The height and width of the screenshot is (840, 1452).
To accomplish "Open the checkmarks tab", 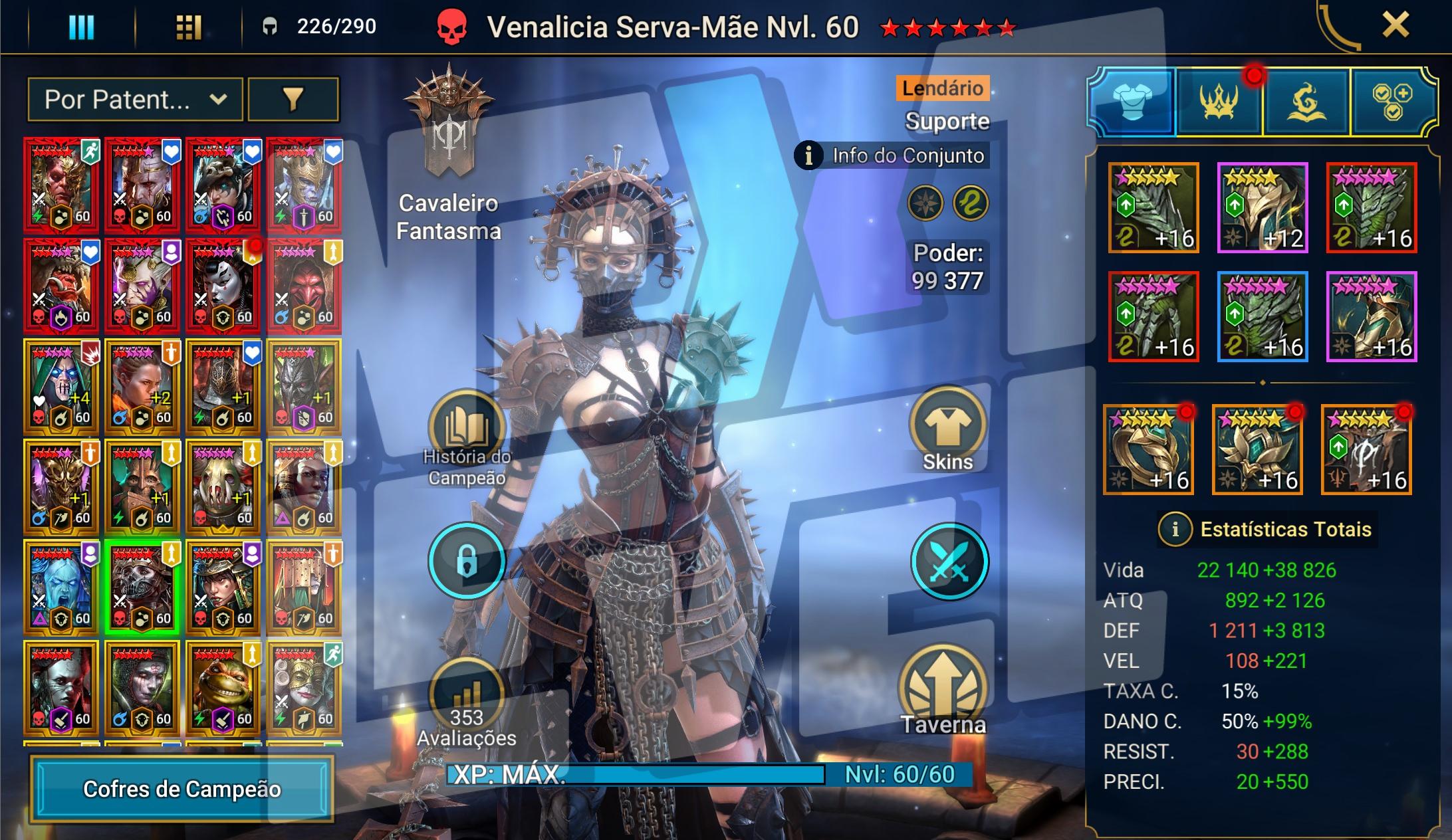I will [x=1391, y=102].
